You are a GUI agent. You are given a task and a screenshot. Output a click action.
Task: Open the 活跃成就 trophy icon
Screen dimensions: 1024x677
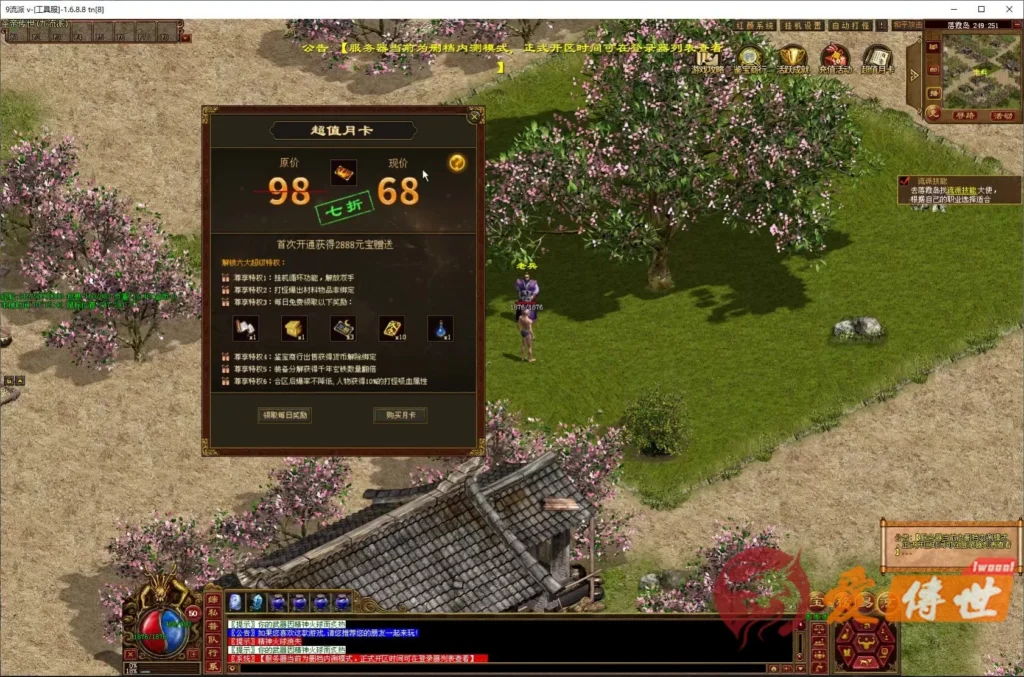(x=794, y=58)
